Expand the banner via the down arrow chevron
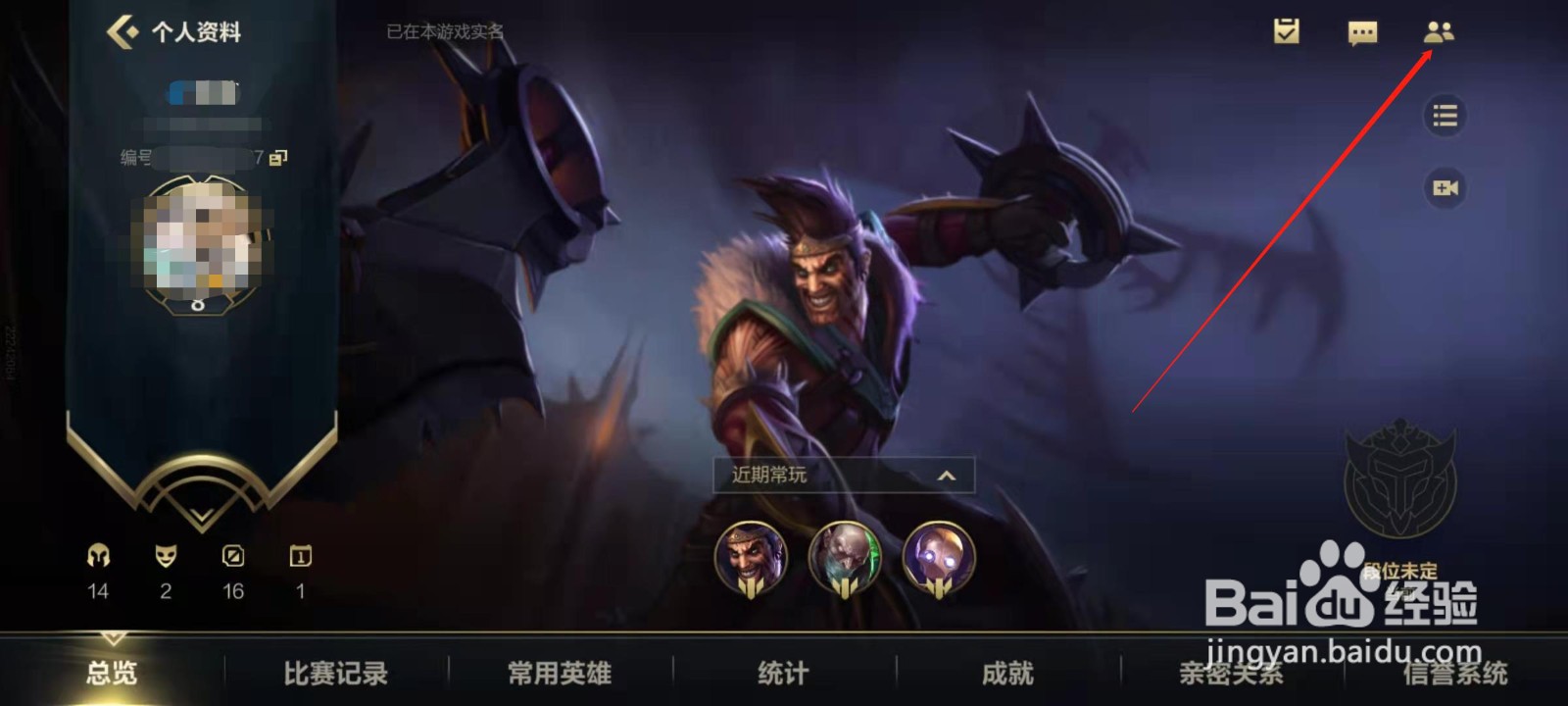The image size is (1568, 706). (203, 512)
